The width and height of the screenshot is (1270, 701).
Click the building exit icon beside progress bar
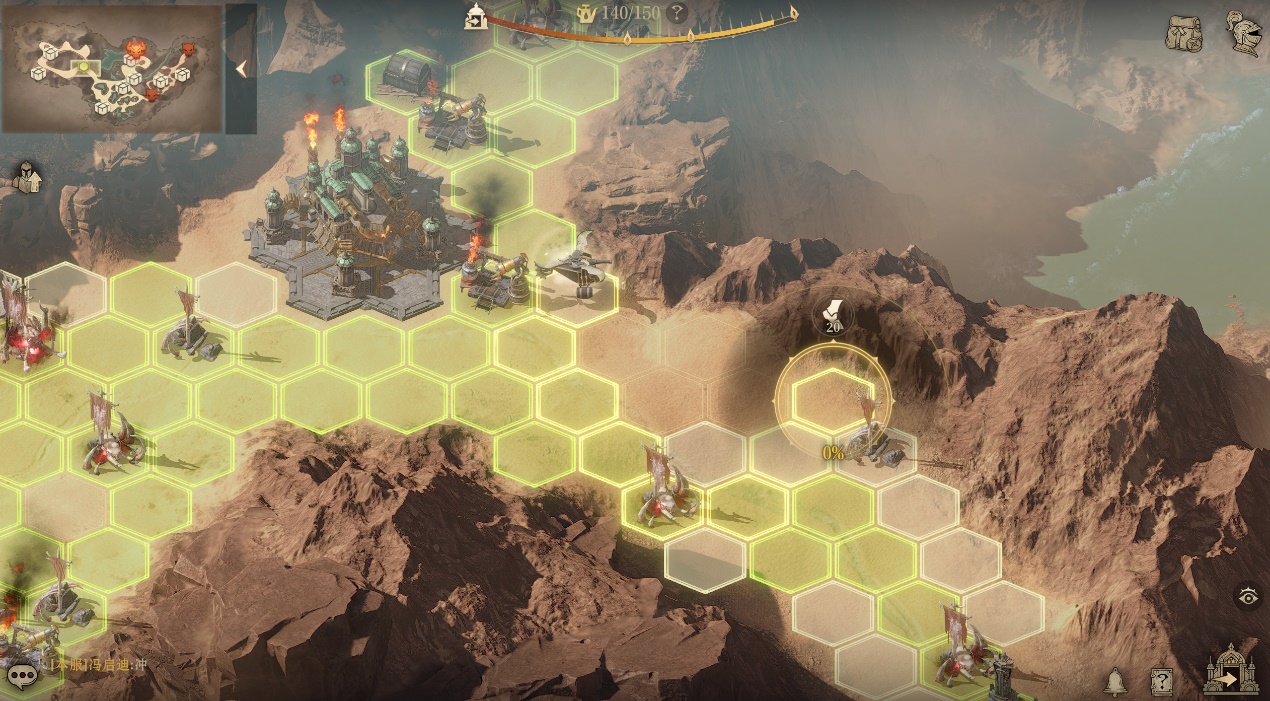click(x=476, y=15)
